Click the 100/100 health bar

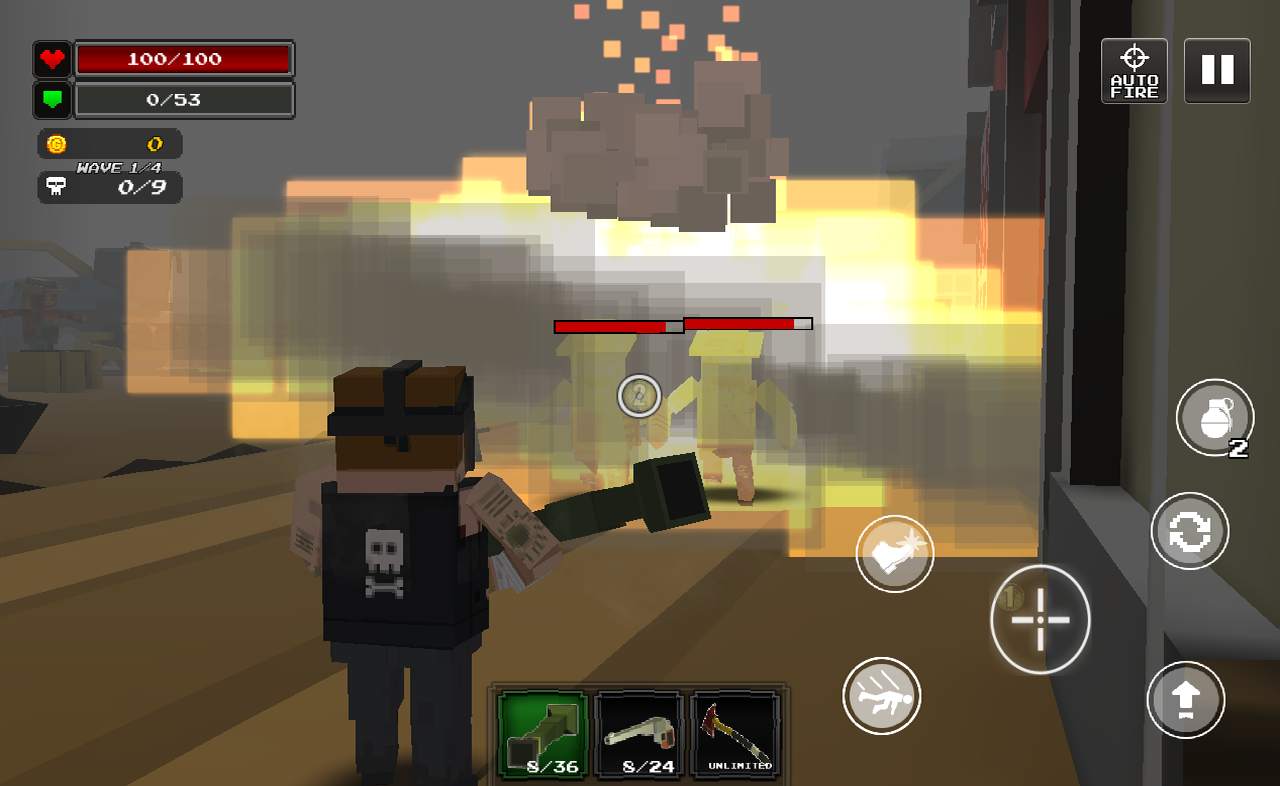pyautogui.click(x=185, y=59)
